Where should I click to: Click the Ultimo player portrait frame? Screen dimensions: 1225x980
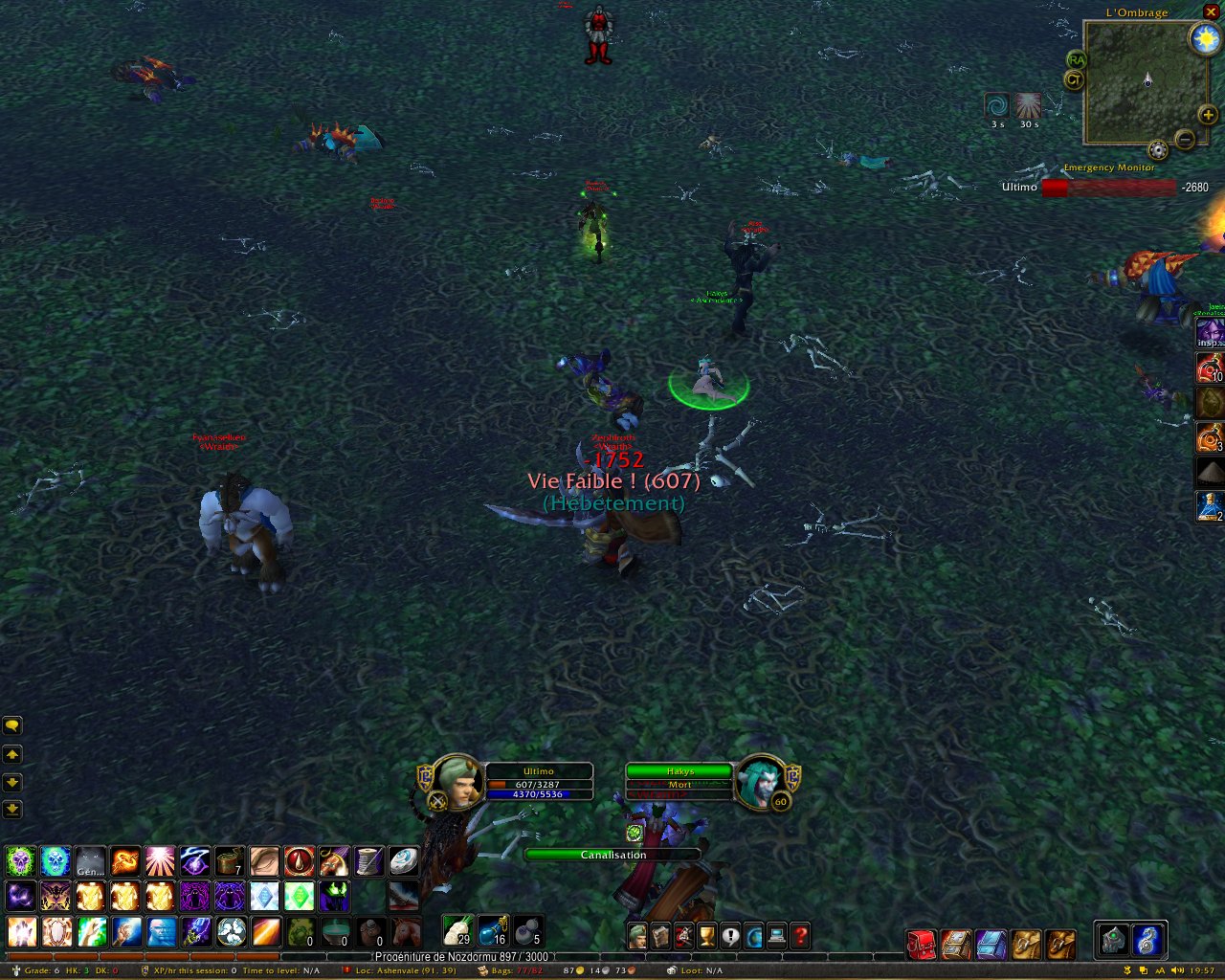click(457, 782)
